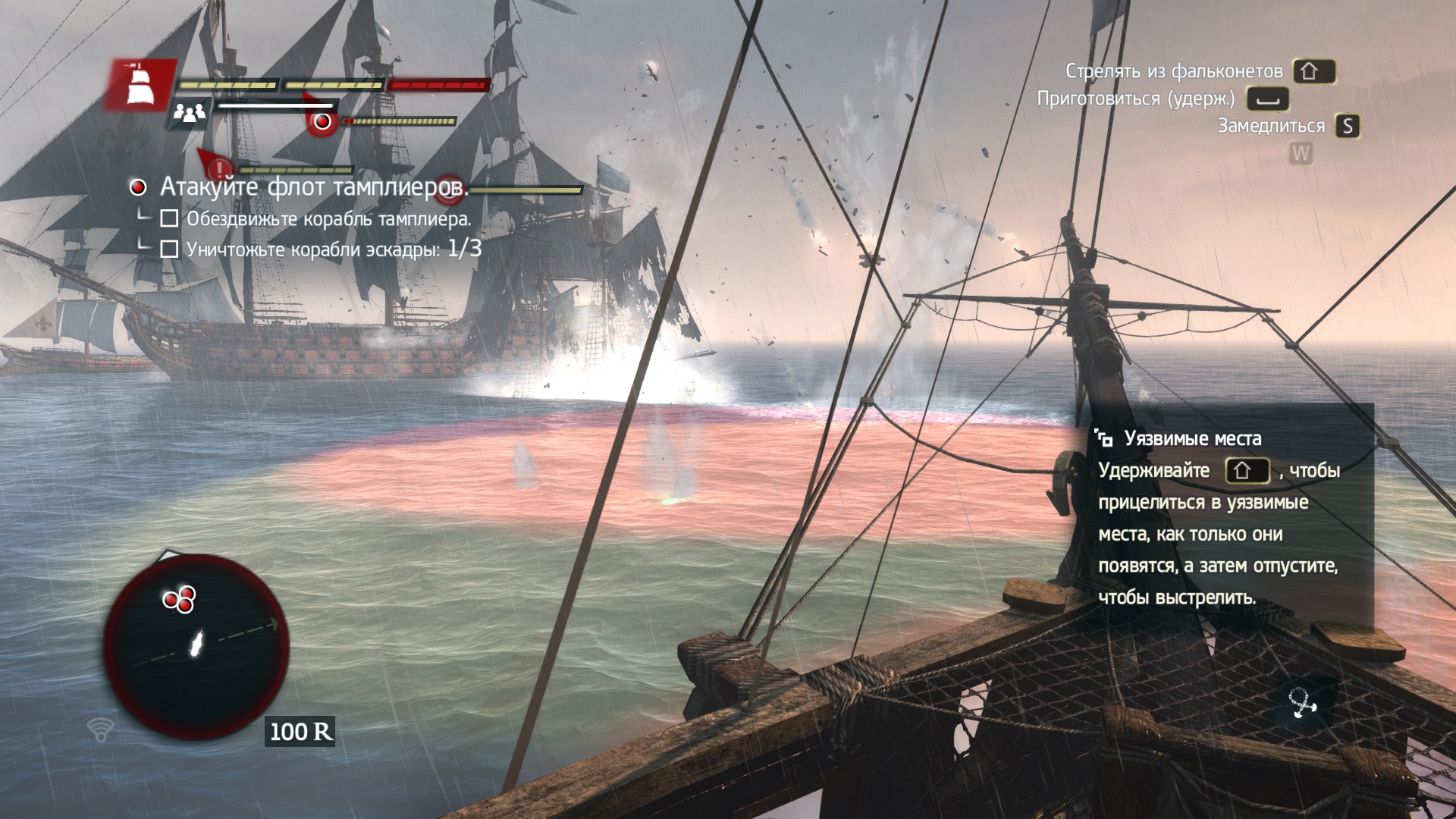
Task: Tick the "Уничтожьте корабли эскадры" checkbox
Action: [170, 249]
